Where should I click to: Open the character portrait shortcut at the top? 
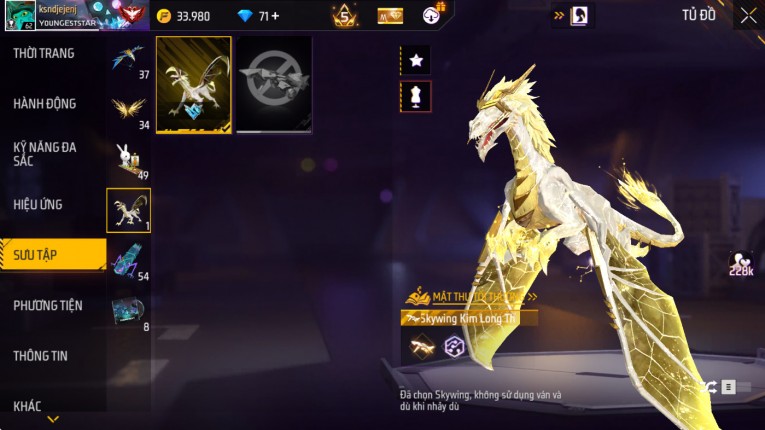(579, 16)
